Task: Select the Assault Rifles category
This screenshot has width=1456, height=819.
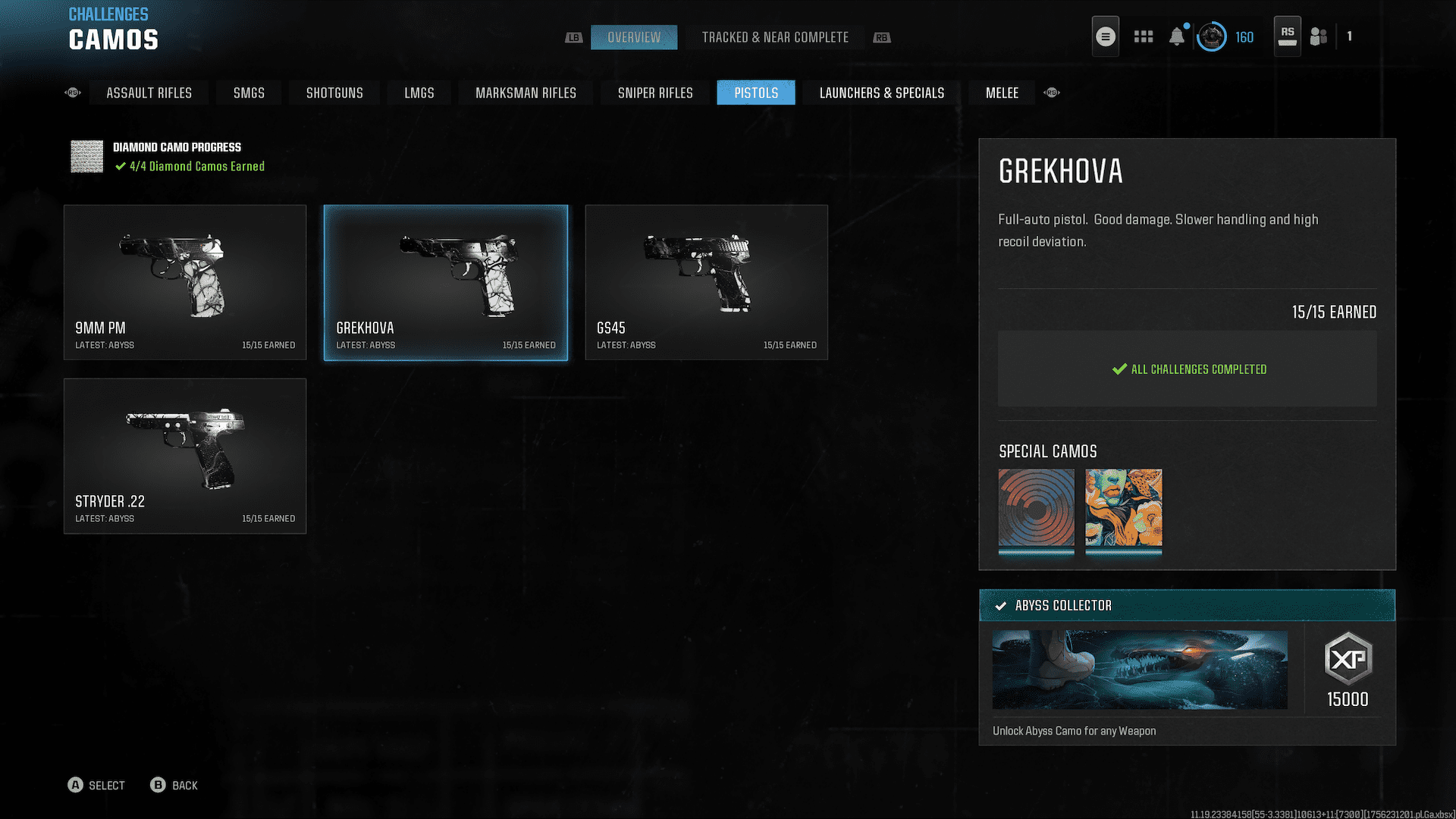Action: tap(149, 93)
